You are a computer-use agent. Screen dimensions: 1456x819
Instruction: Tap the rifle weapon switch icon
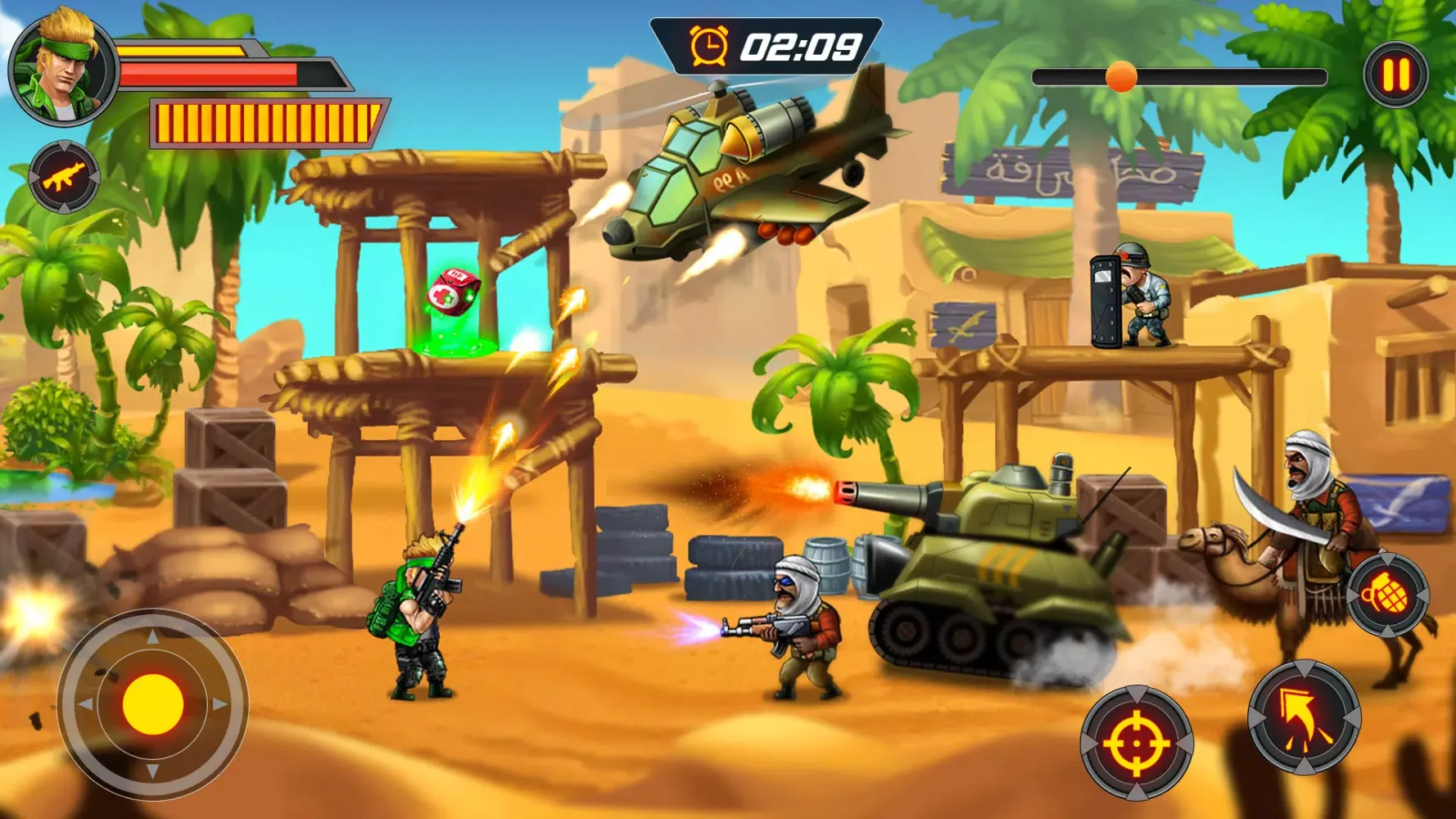point(64,177)
